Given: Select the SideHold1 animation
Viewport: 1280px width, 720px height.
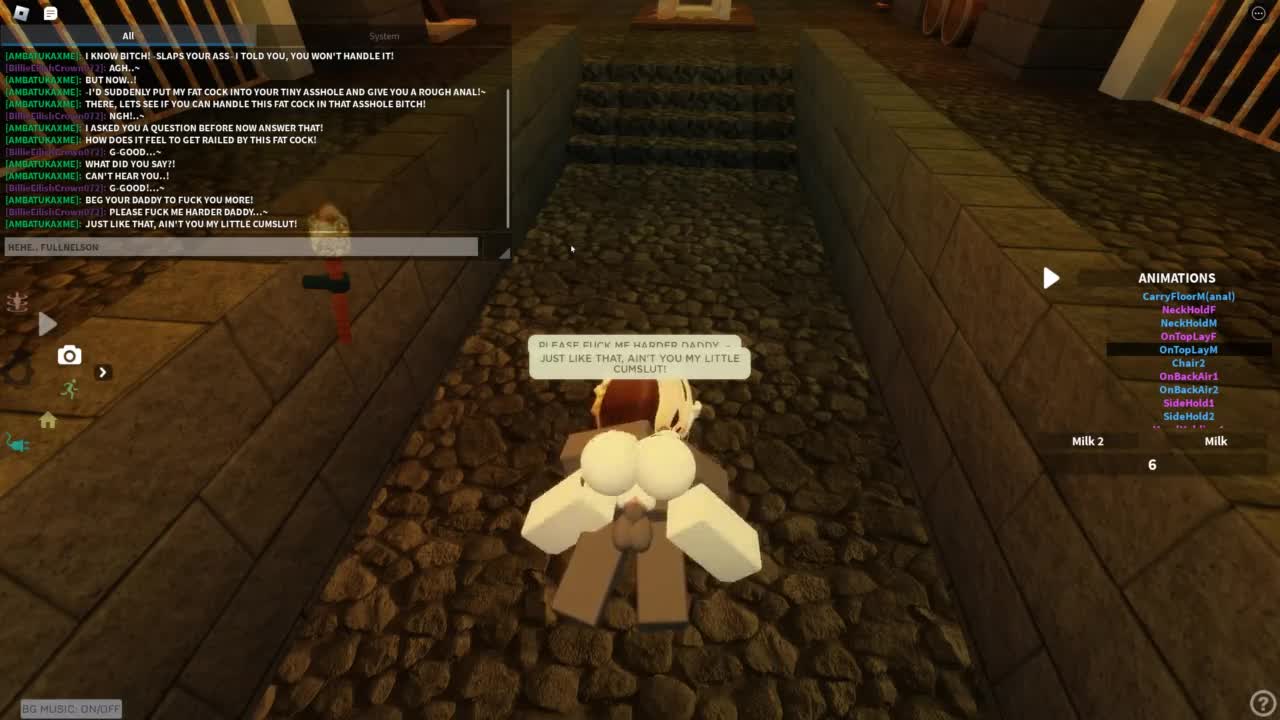Looking at the screenshot, I should pos(1188,403).
